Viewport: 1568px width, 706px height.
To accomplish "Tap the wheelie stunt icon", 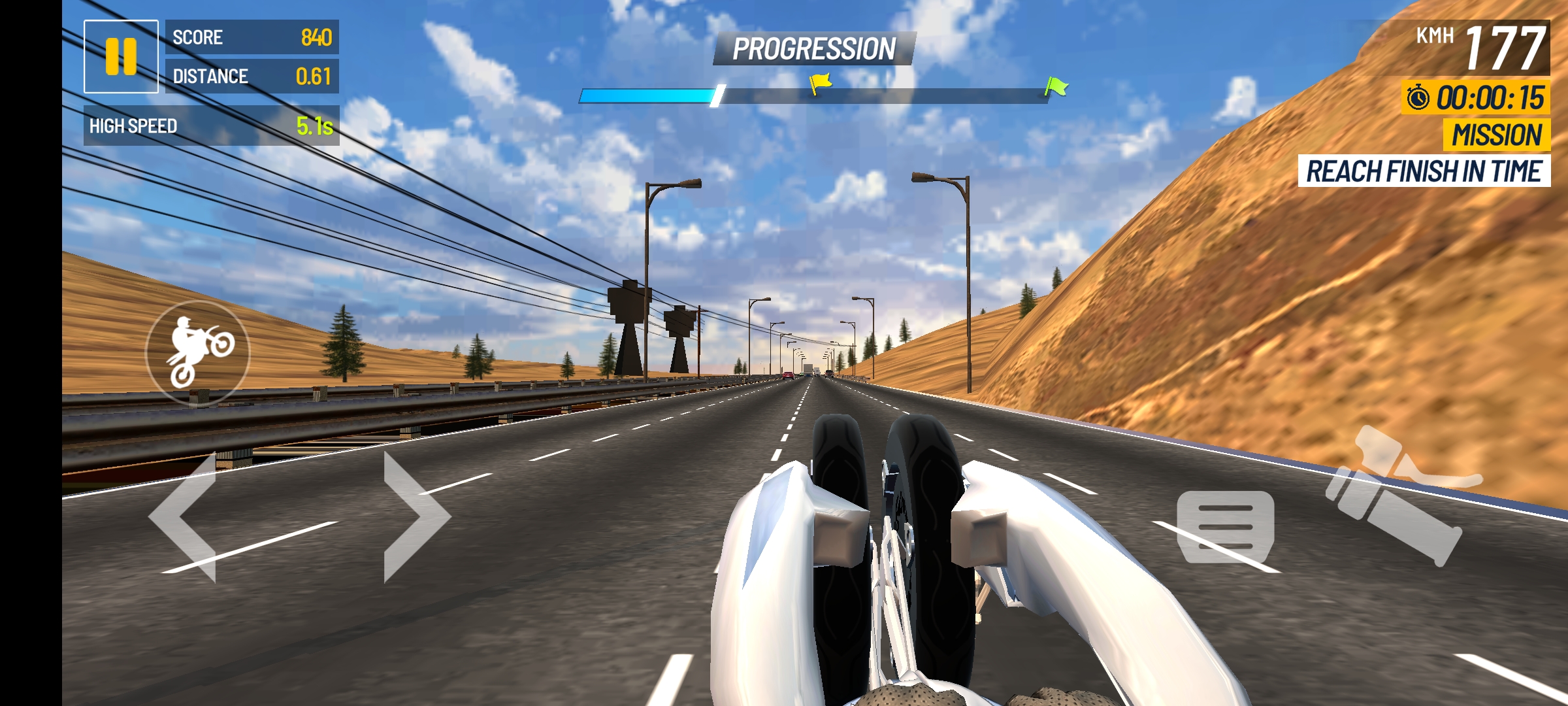I will click(197, 353).
